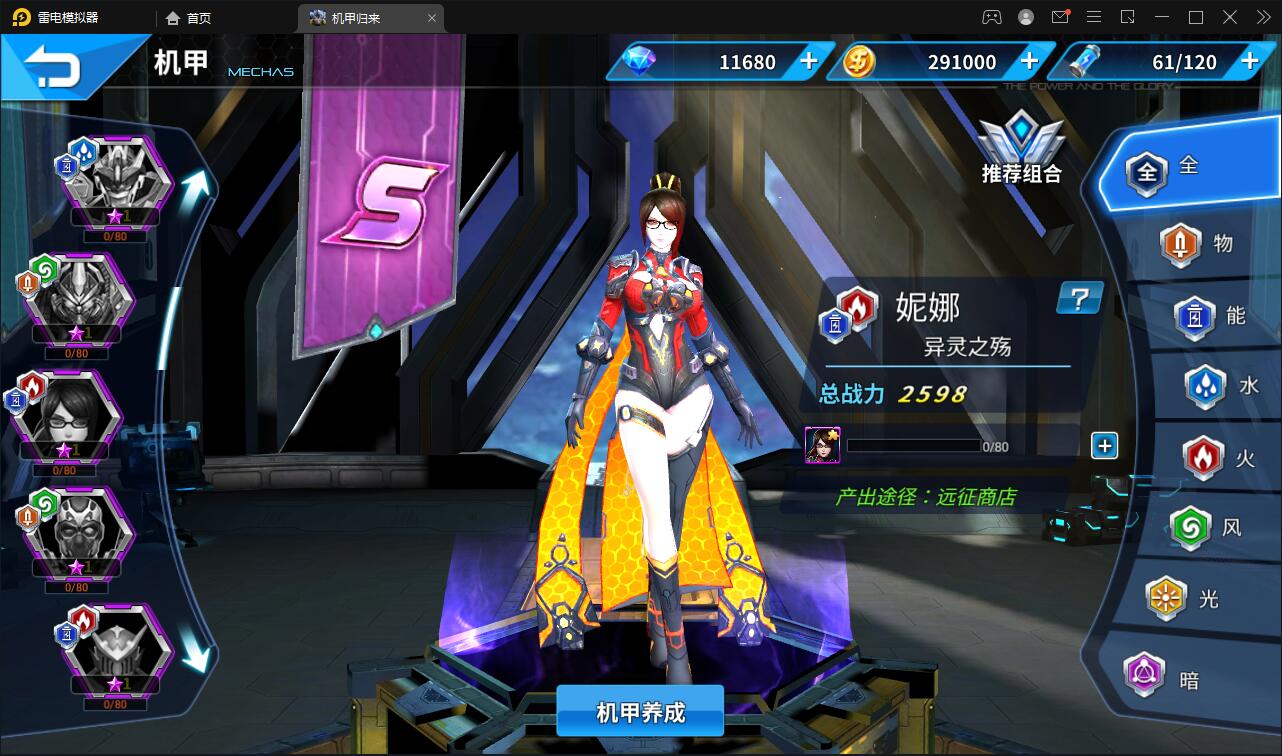
Task: Open mail notifications in the emulator toolbar
Action: [1062, 17]
